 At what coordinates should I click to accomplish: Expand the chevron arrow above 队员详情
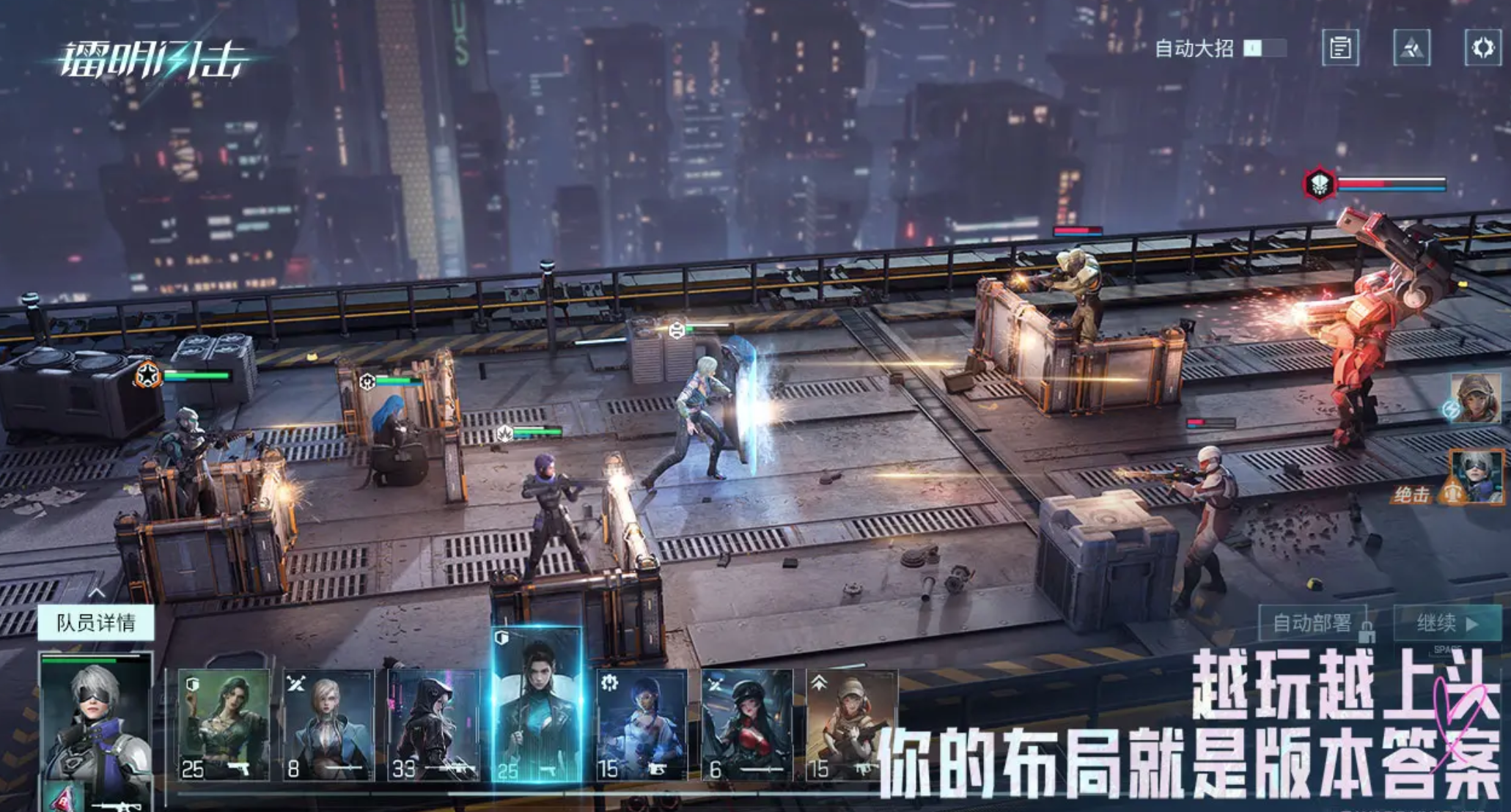[x=96, y=592]
